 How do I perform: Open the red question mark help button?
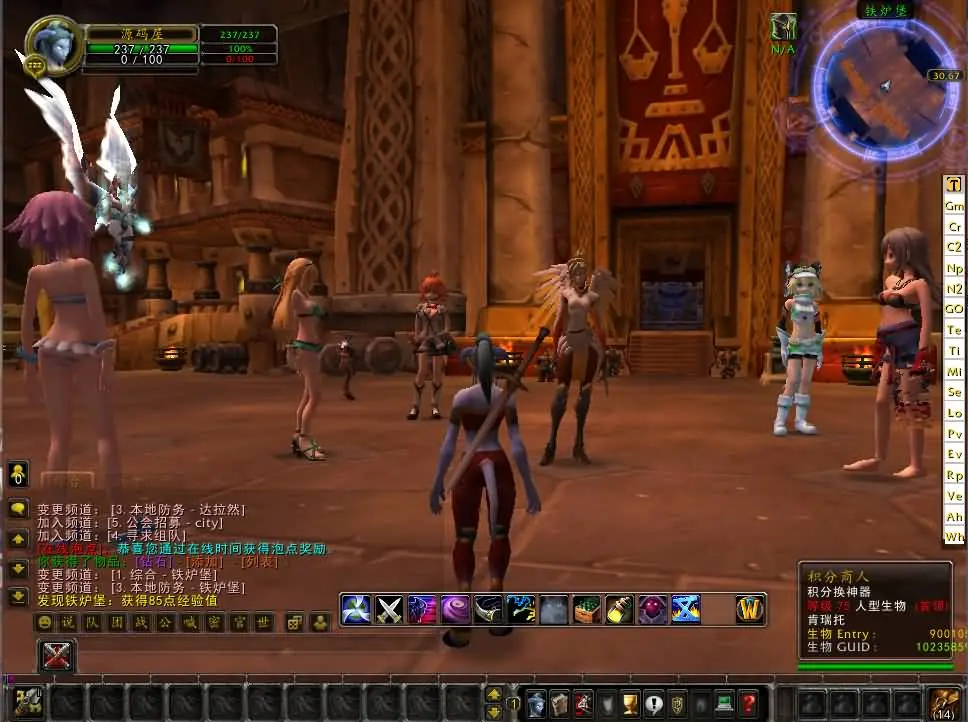click(748, 703)
